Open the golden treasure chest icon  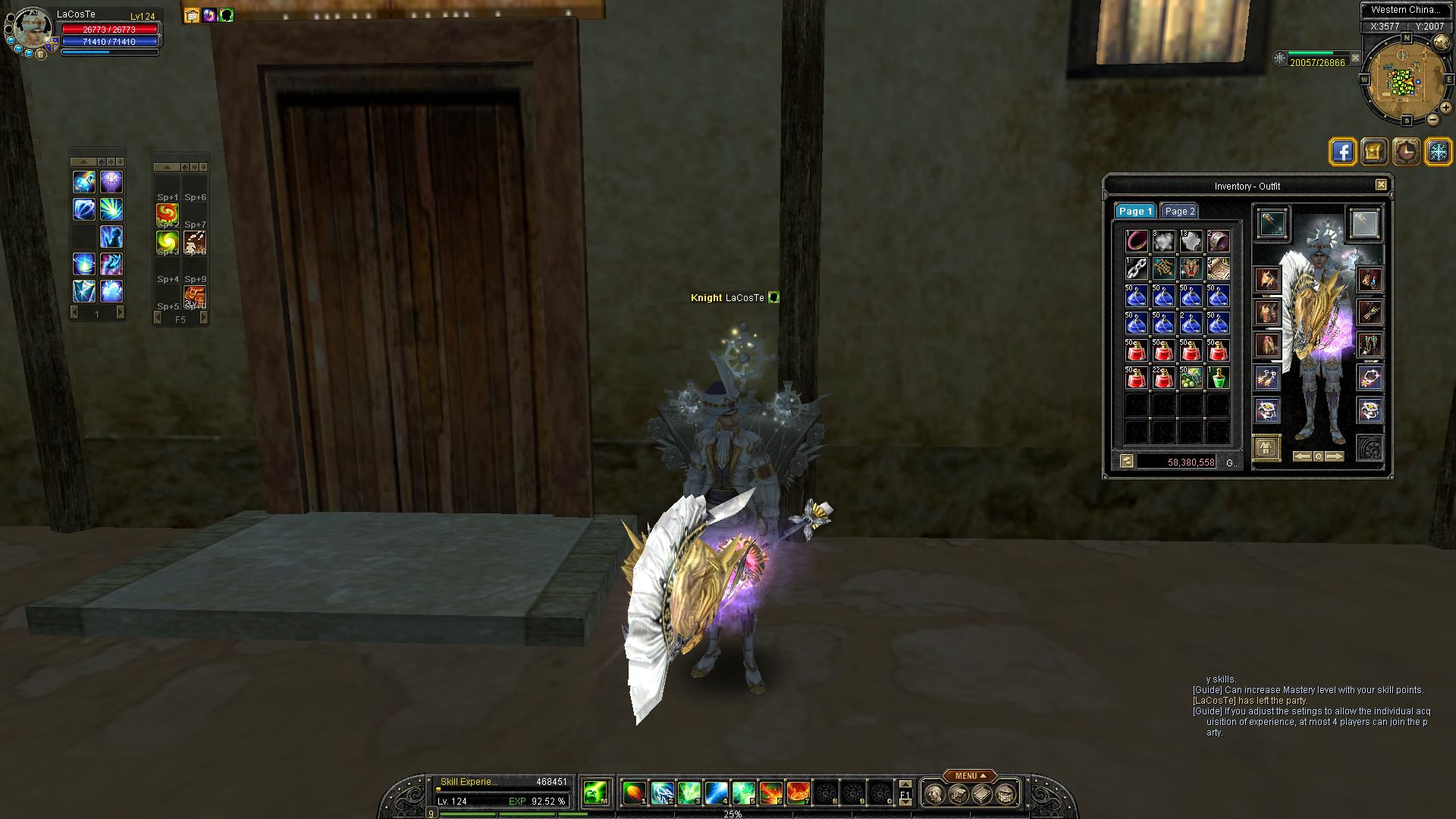(x=1374, y=152)
